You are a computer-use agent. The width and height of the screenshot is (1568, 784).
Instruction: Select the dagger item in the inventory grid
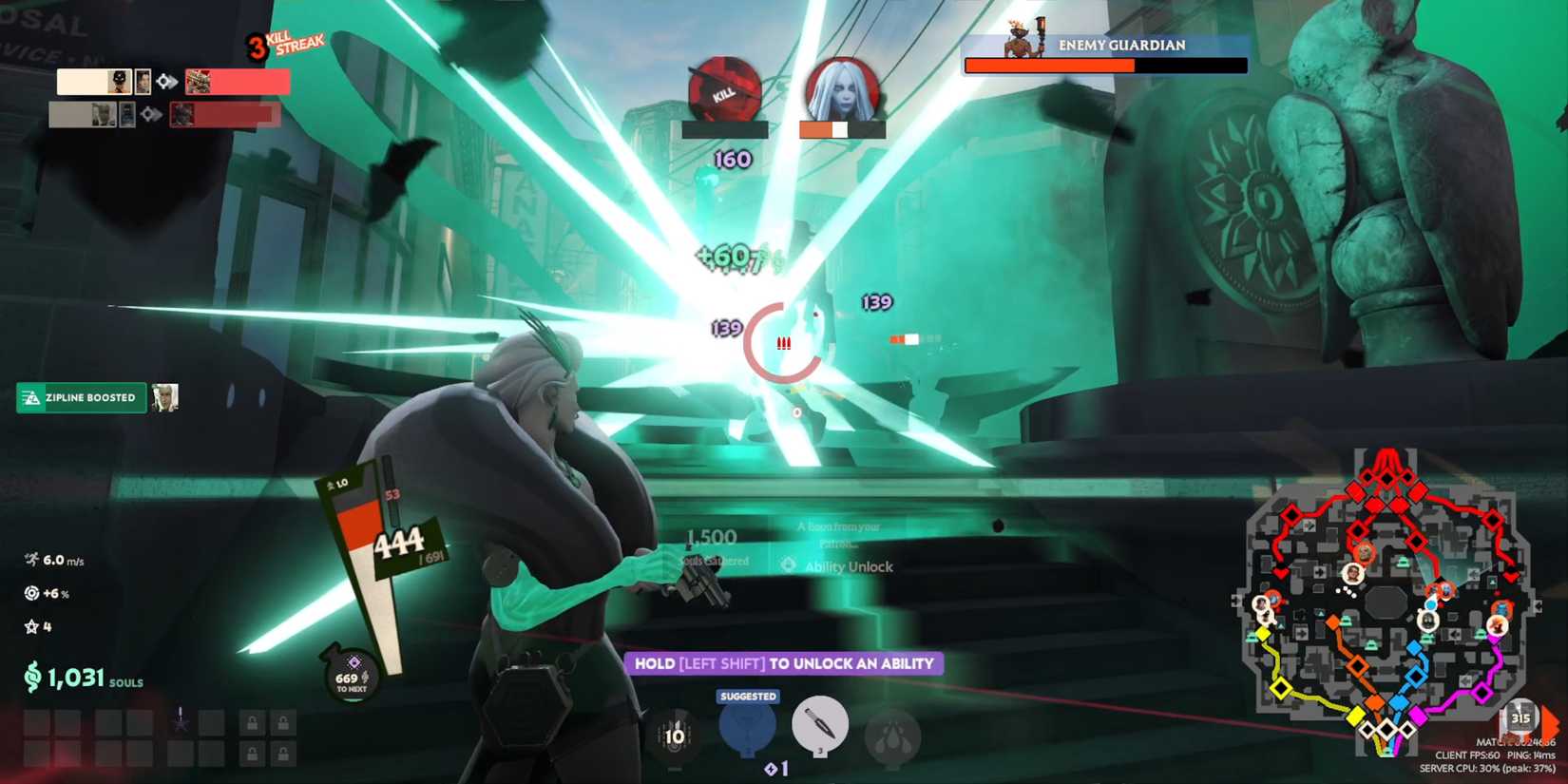click(x=181, y=719)
